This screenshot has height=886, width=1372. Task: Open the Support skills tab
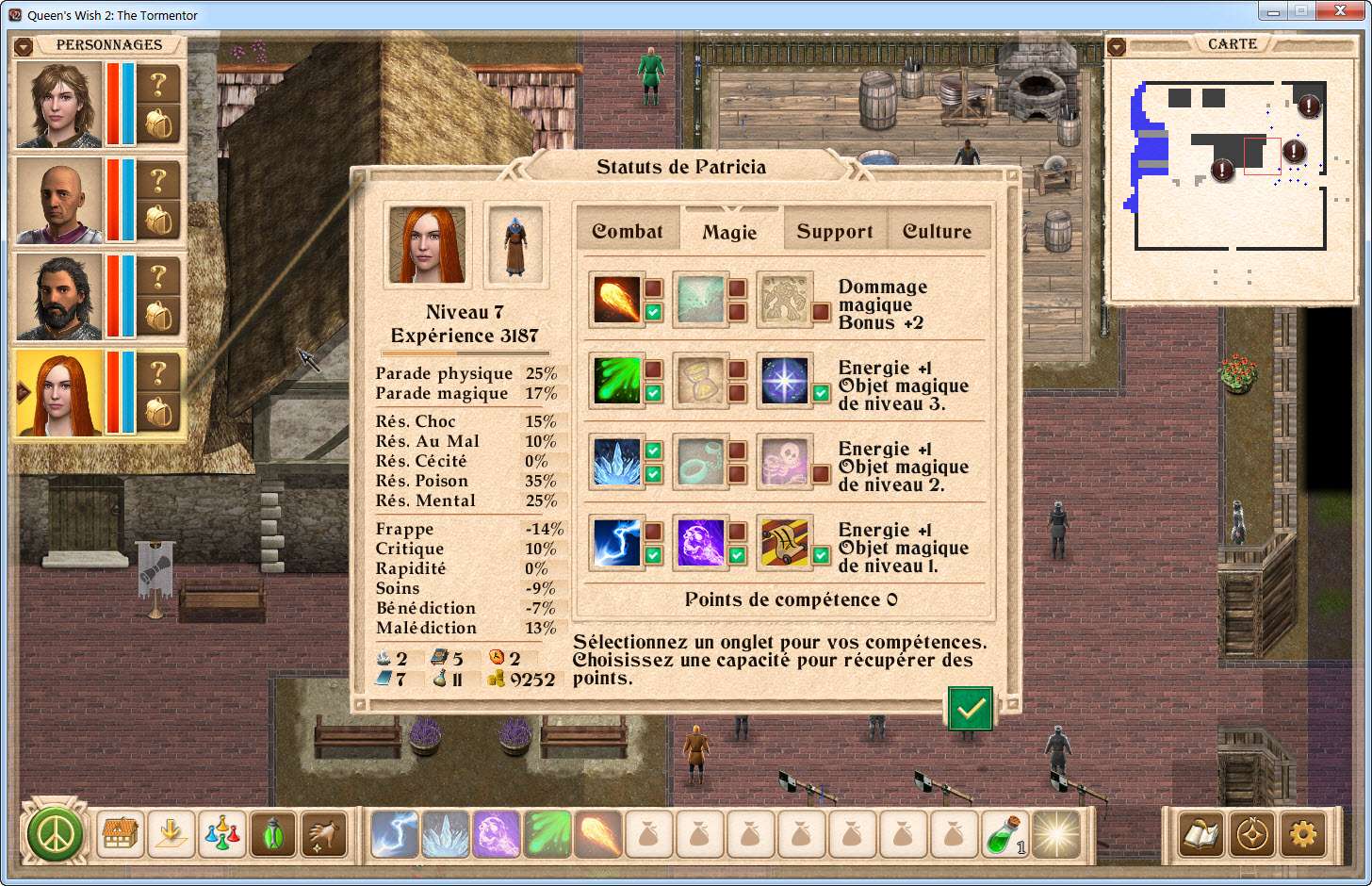835,231
